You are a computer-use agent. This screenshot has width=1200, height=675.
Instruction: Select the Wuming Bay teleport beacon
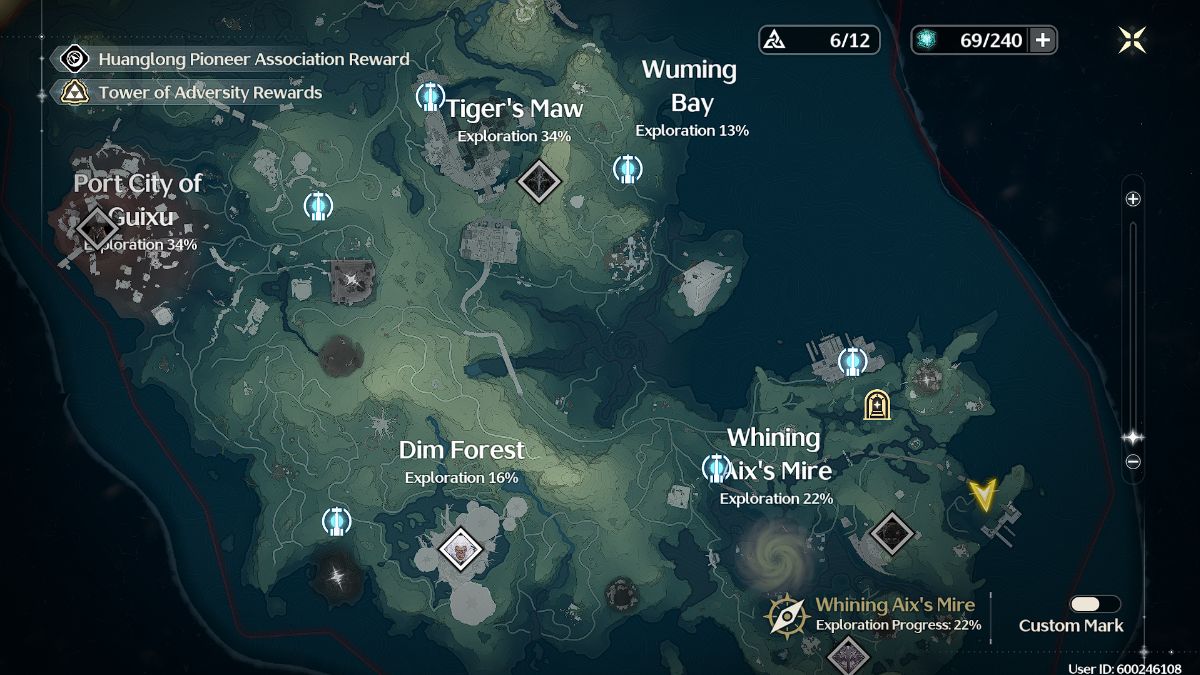627,169
